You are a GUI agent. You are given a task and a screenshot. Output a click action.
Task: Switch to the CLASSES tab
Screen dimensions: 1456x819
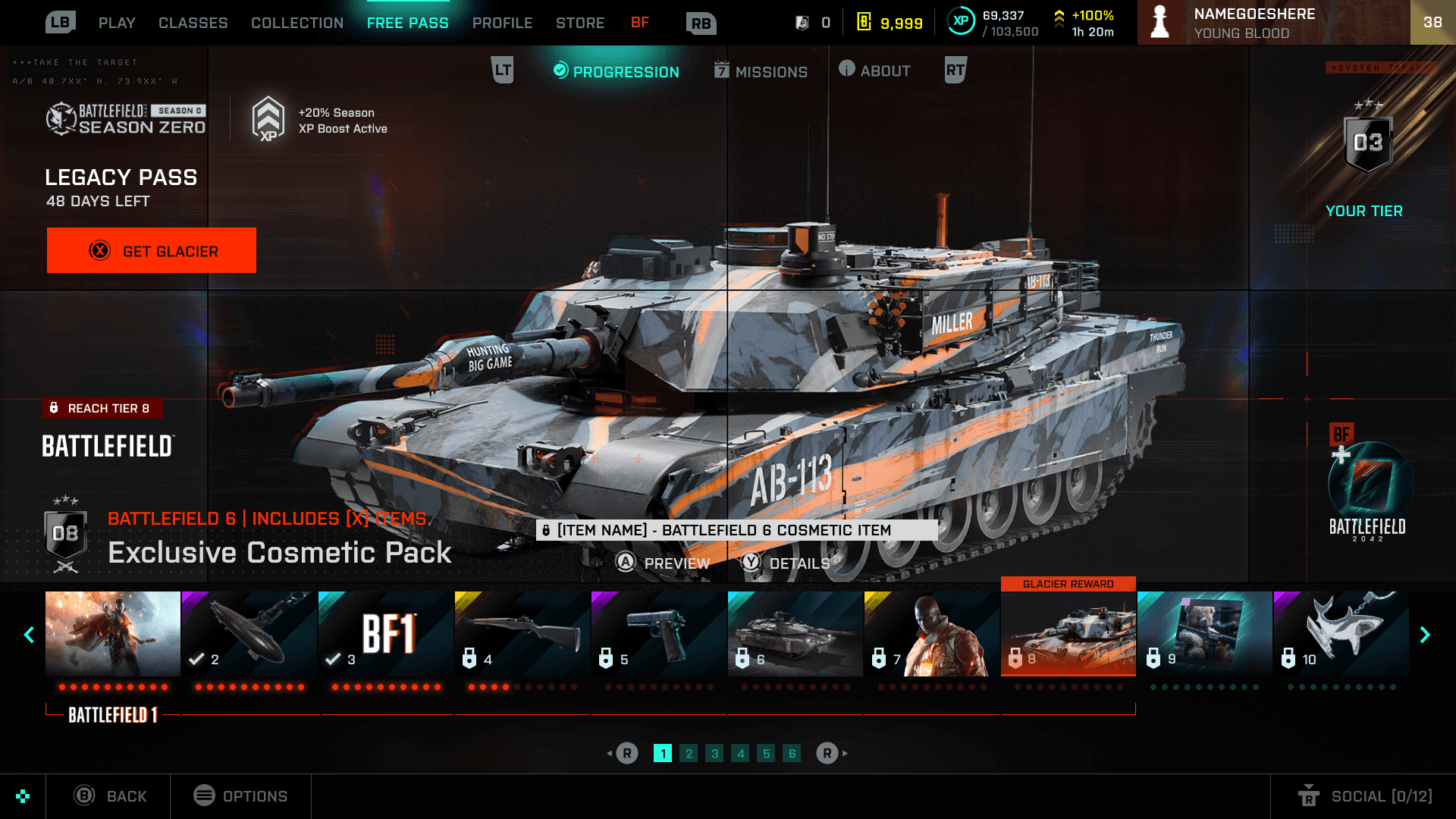coord(193,23)
